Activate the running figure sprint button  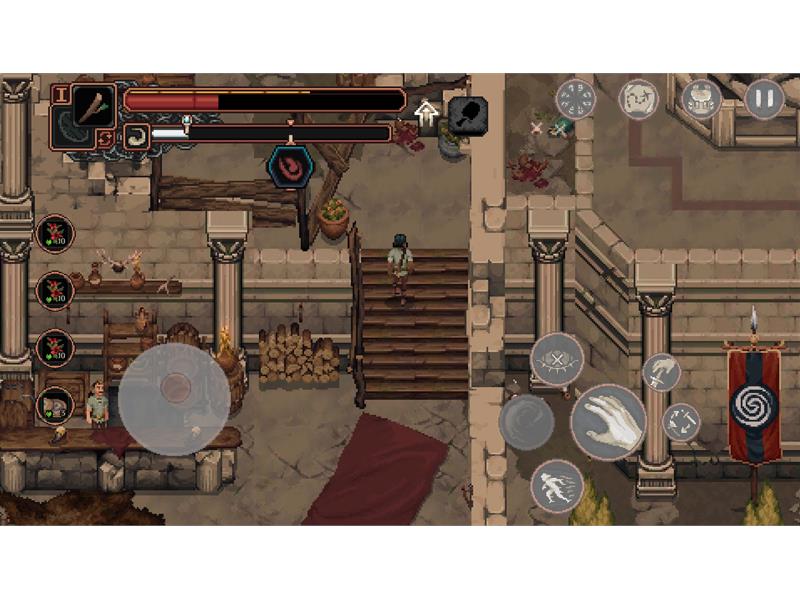point(557,486)
